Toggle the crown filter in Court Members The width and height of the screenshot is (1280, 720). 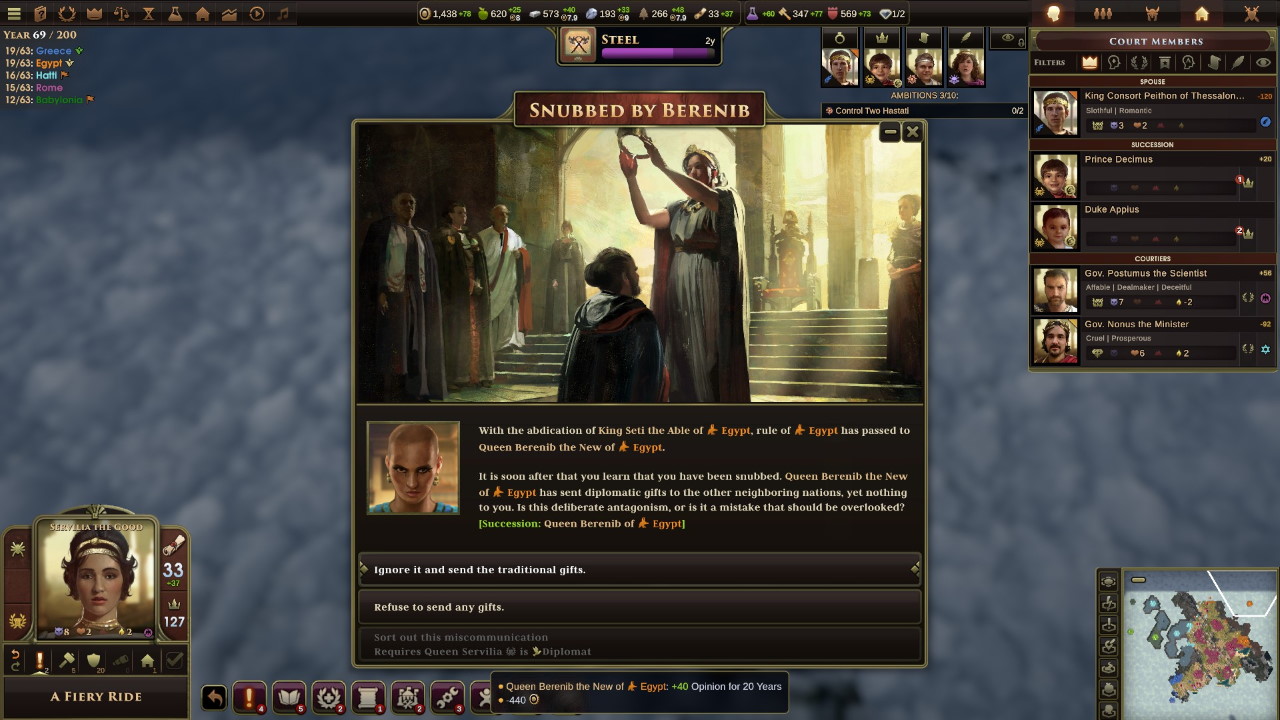[1090, 62]
